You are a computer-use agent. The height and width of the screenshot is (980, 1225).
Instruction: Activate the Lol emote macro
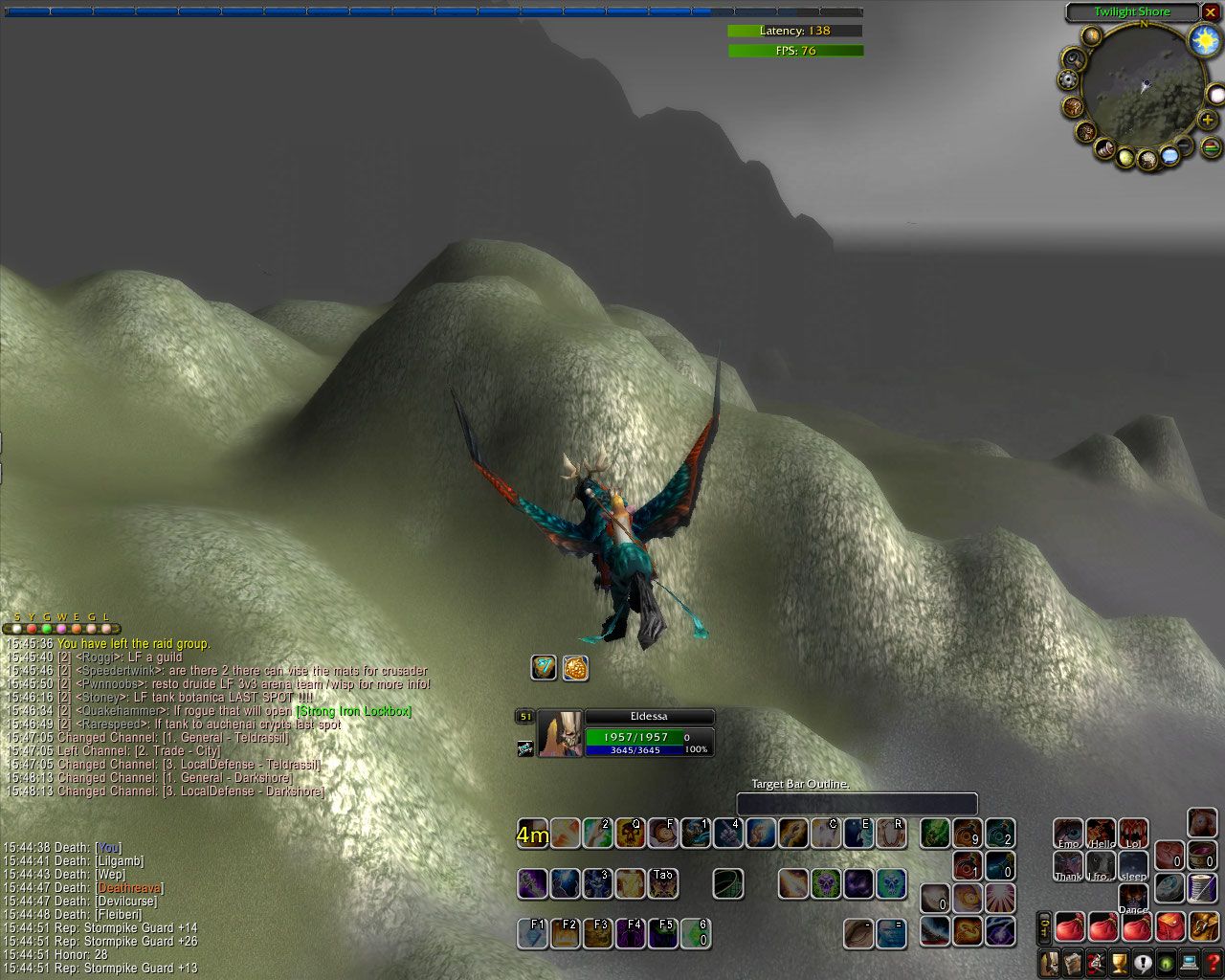coord(1133,833)
